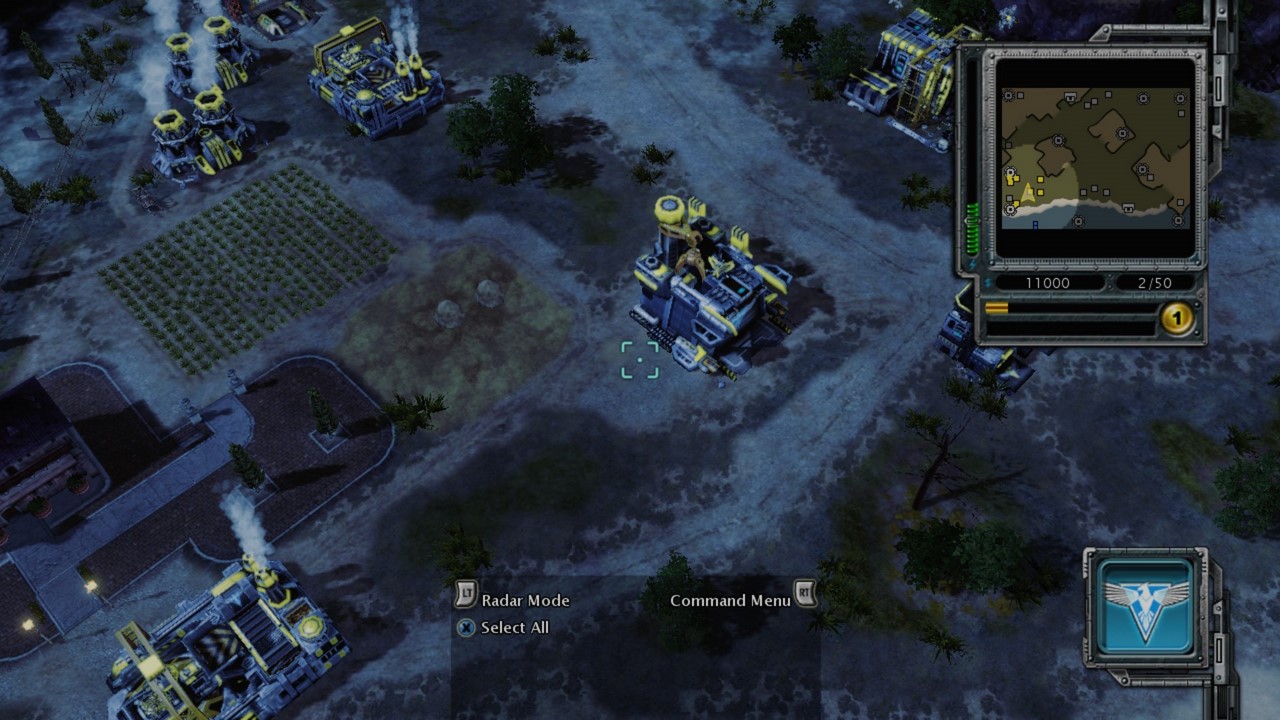Viewport: 1280px width, 720px height.
Task: Click the blue unit dot near the minimap coastline
Action: tap(1035, 224)
